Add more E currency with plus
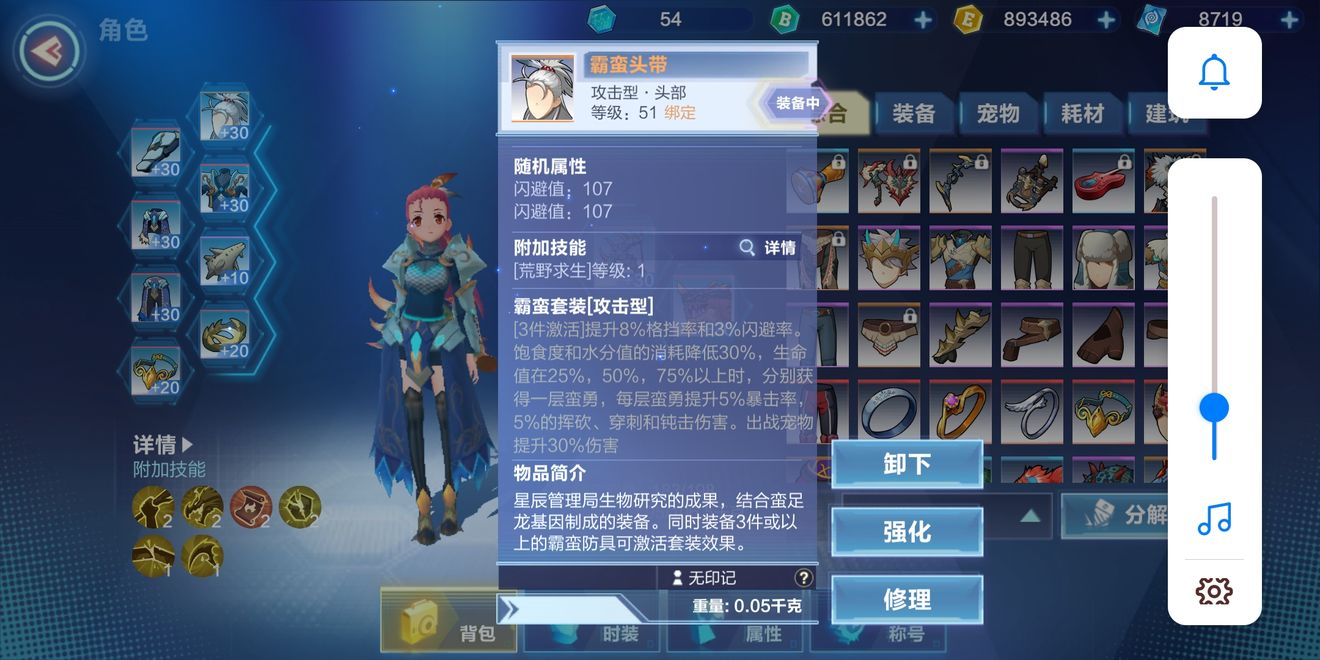The width and height of the screenshot is (1320, 660). point(1106,20)
